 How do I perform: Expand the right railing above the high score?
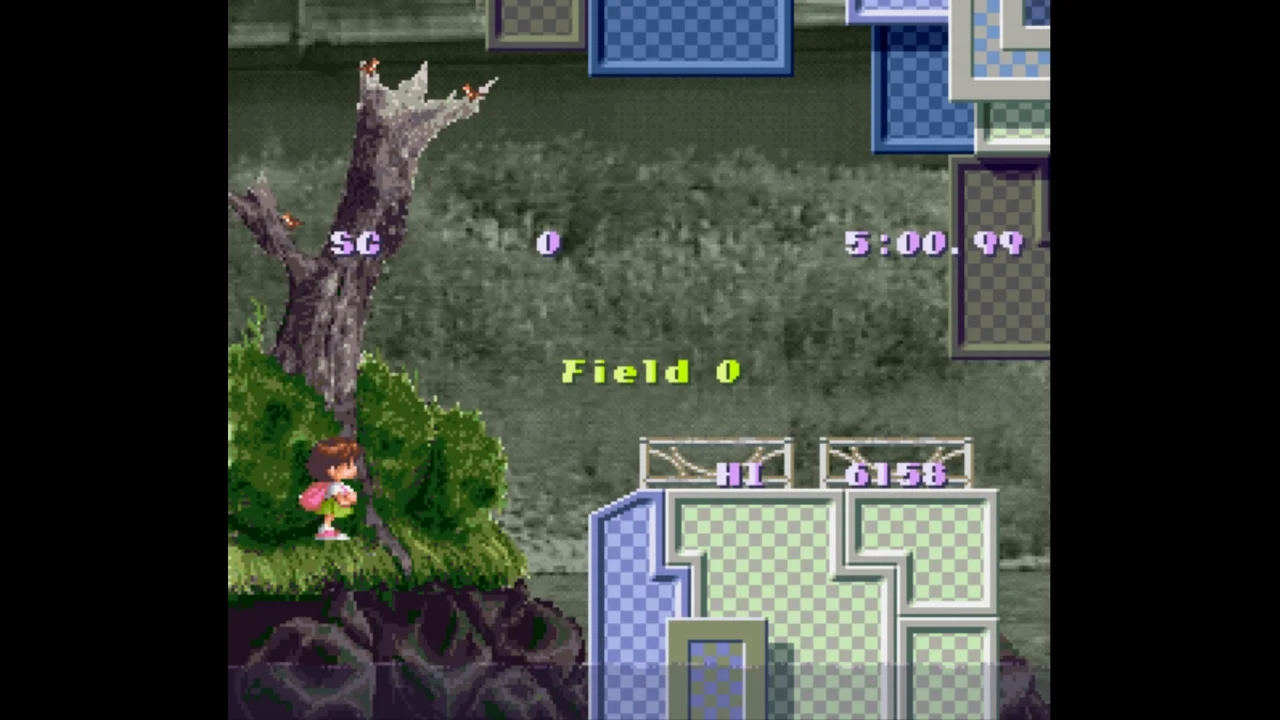point(895,460)
